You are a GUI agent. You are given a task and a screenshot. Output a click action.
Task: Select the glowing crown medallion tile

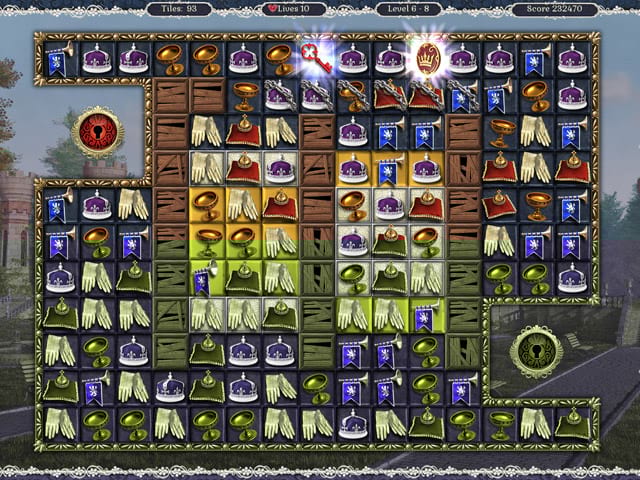pyautogui.click(x=426, y=56)
